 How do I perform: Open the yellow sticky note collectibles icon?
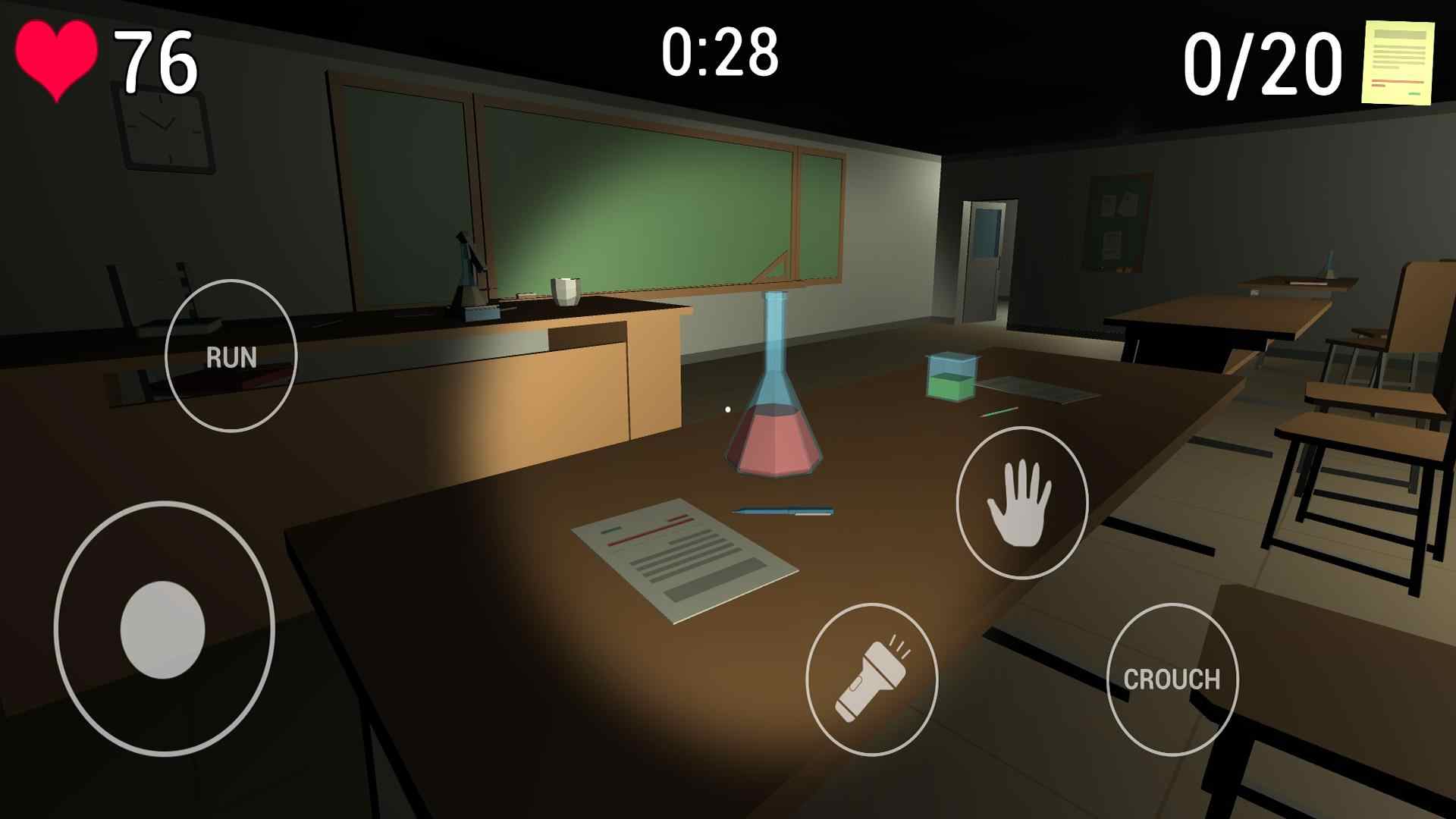1398,62
